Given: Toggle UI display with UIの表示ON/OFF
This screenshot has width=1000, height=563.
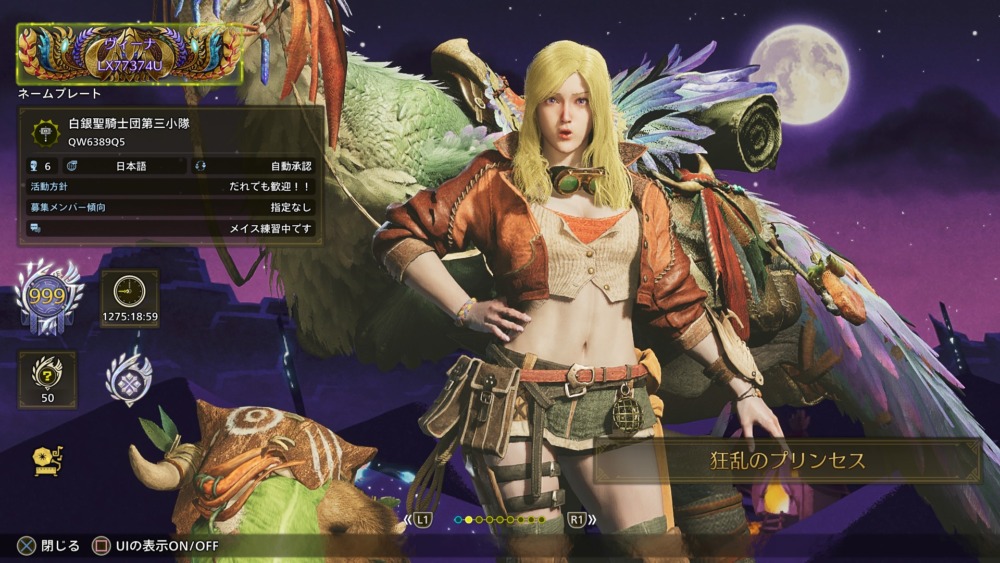Looking at the screenshot, I should (155, 546).
